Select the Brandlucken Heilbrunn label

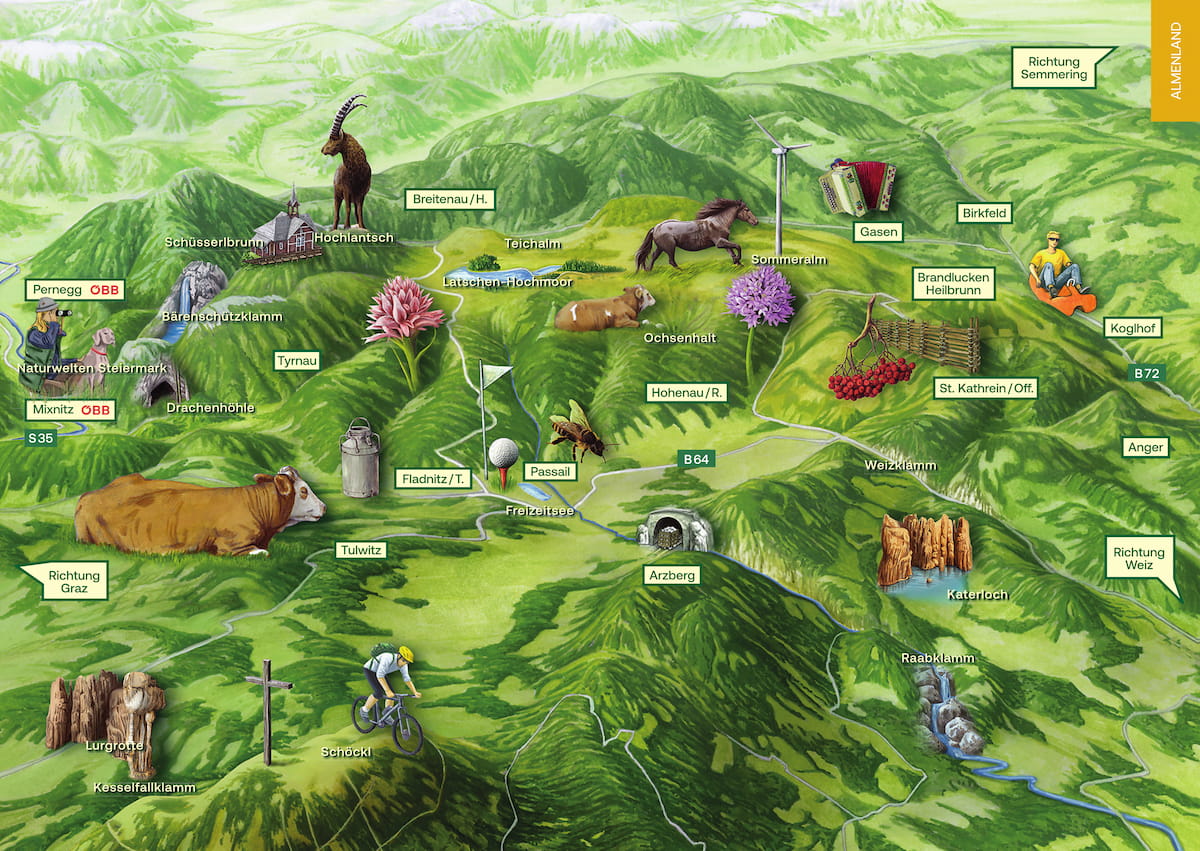[x=954, y=283]
